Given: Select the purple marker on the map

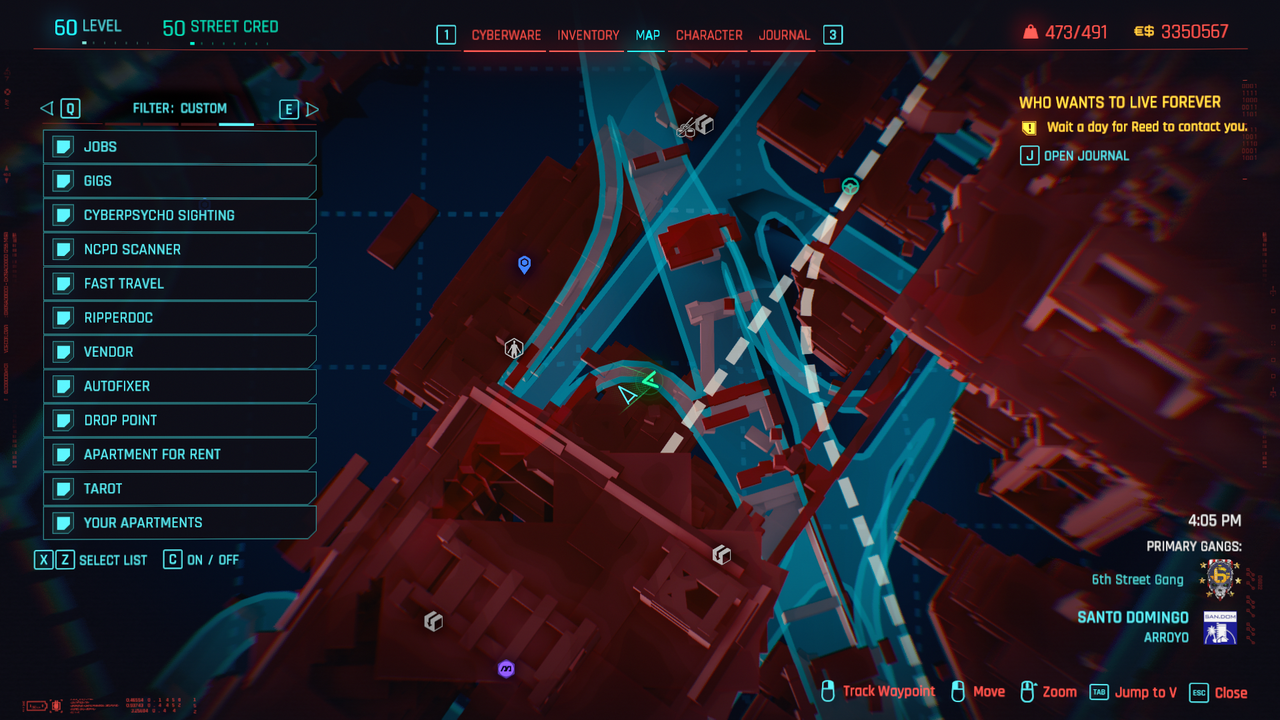Looking at the screenshot, I should (x=506, y=669).
